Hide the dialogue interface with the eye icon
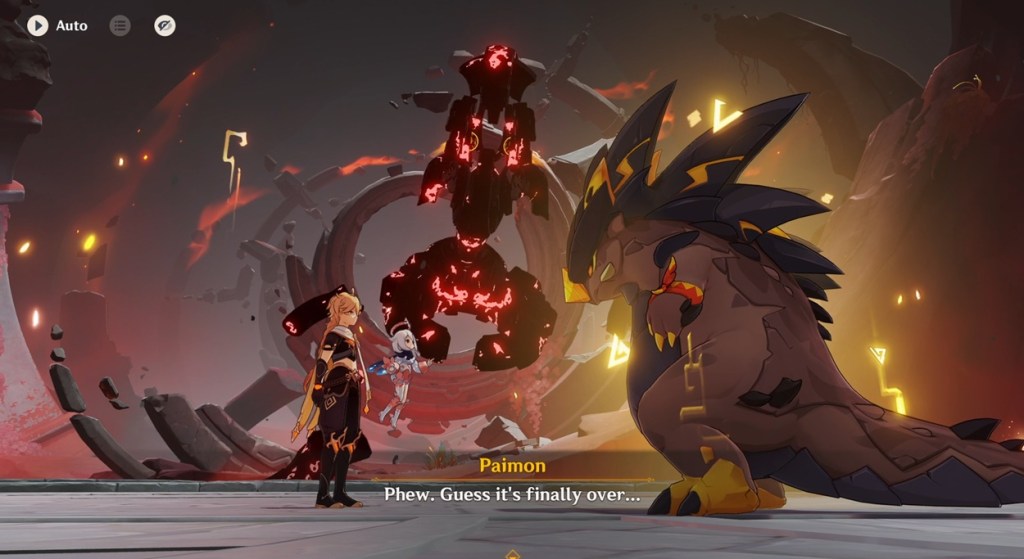The image size is (1024, 559). [x=165, y=25]
